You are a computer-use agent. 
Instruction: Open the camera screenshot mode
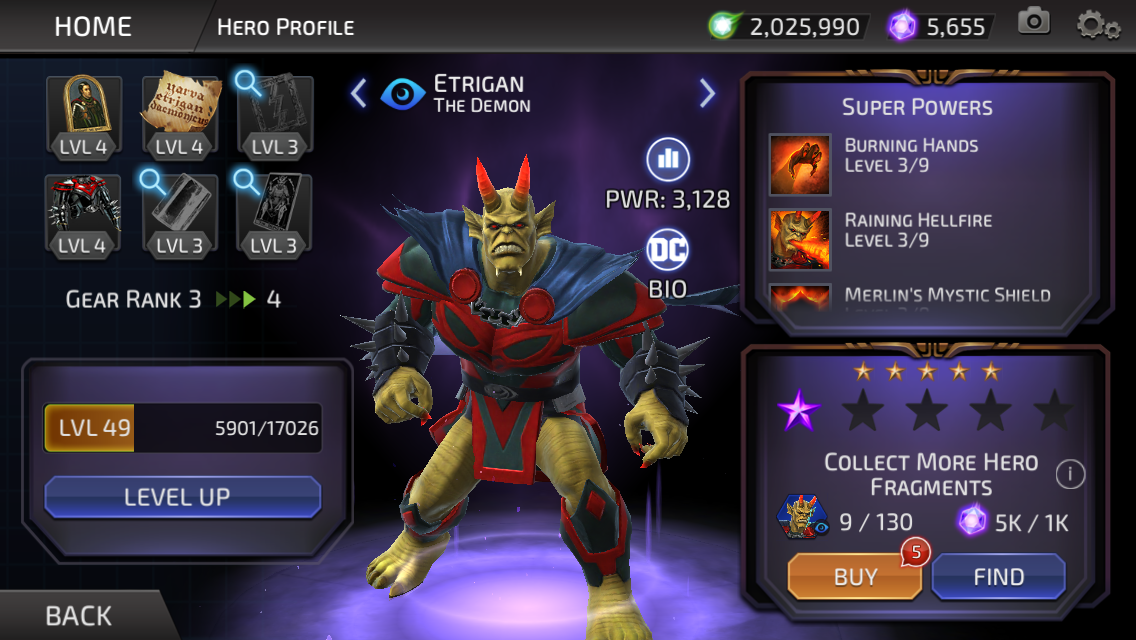click(x=1034, y=22)
